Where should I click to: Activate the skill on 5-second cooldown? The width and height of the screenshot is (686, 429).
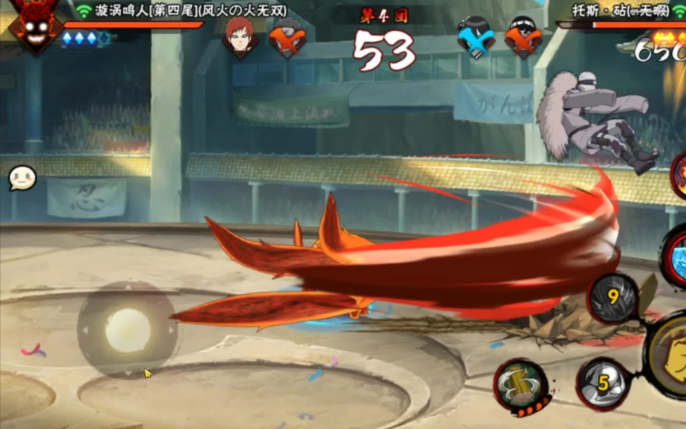point(603,382)
